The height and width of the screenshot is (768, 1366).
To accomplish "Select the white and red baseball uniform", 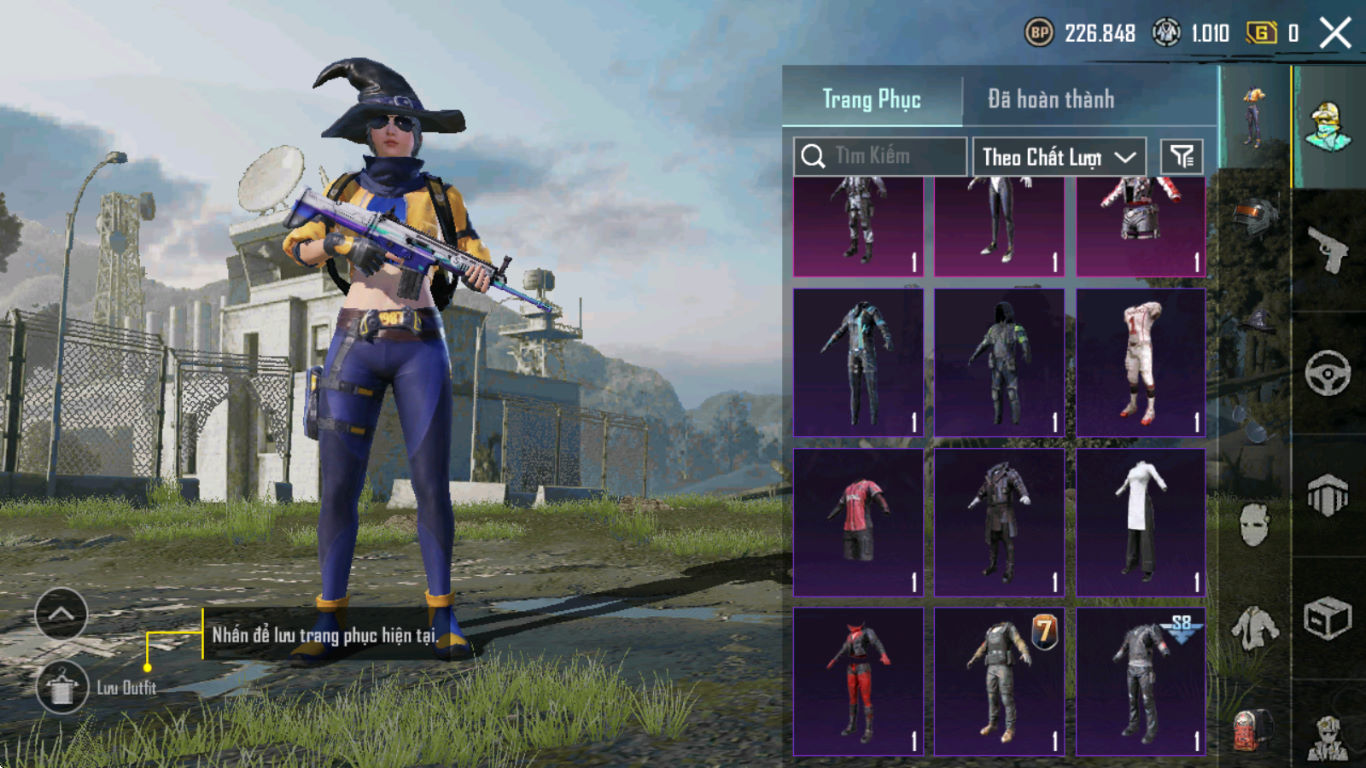I will point(1140,362).
